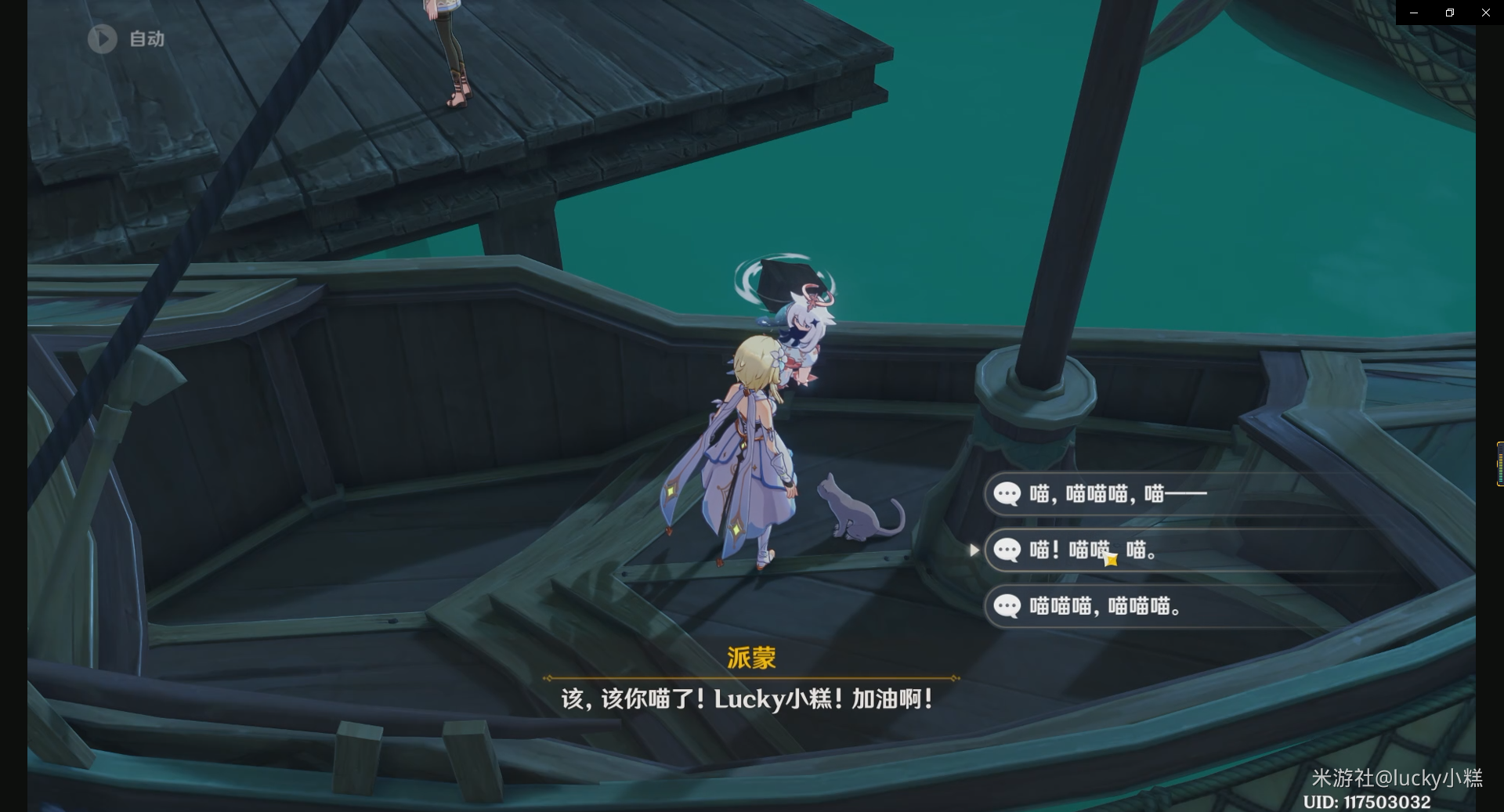Restore down the game window
Screen dimensions: 1504x812
[1450, 13]
